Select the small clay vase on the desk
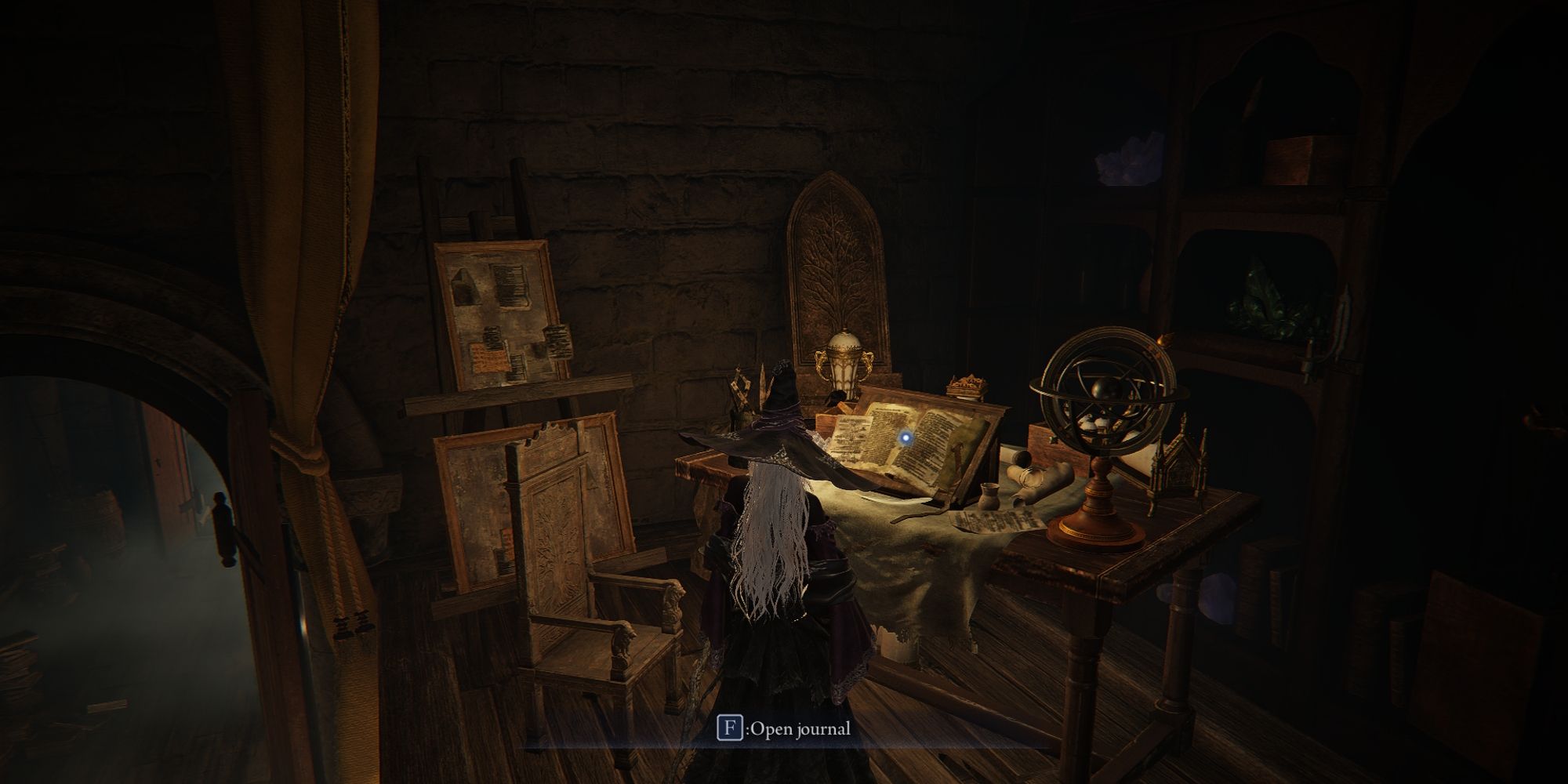1568x784 pixels. (x=988, y=495)
